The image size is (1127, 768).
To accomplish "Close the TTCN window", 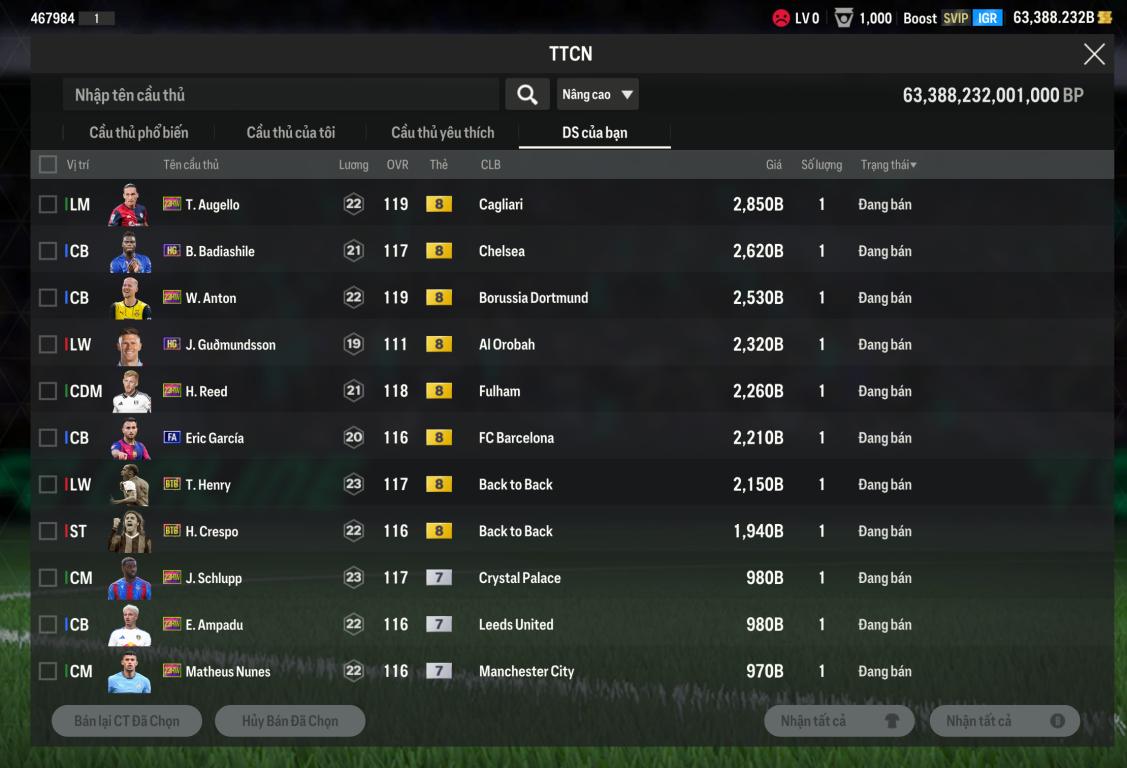I will pos(1094,54).
